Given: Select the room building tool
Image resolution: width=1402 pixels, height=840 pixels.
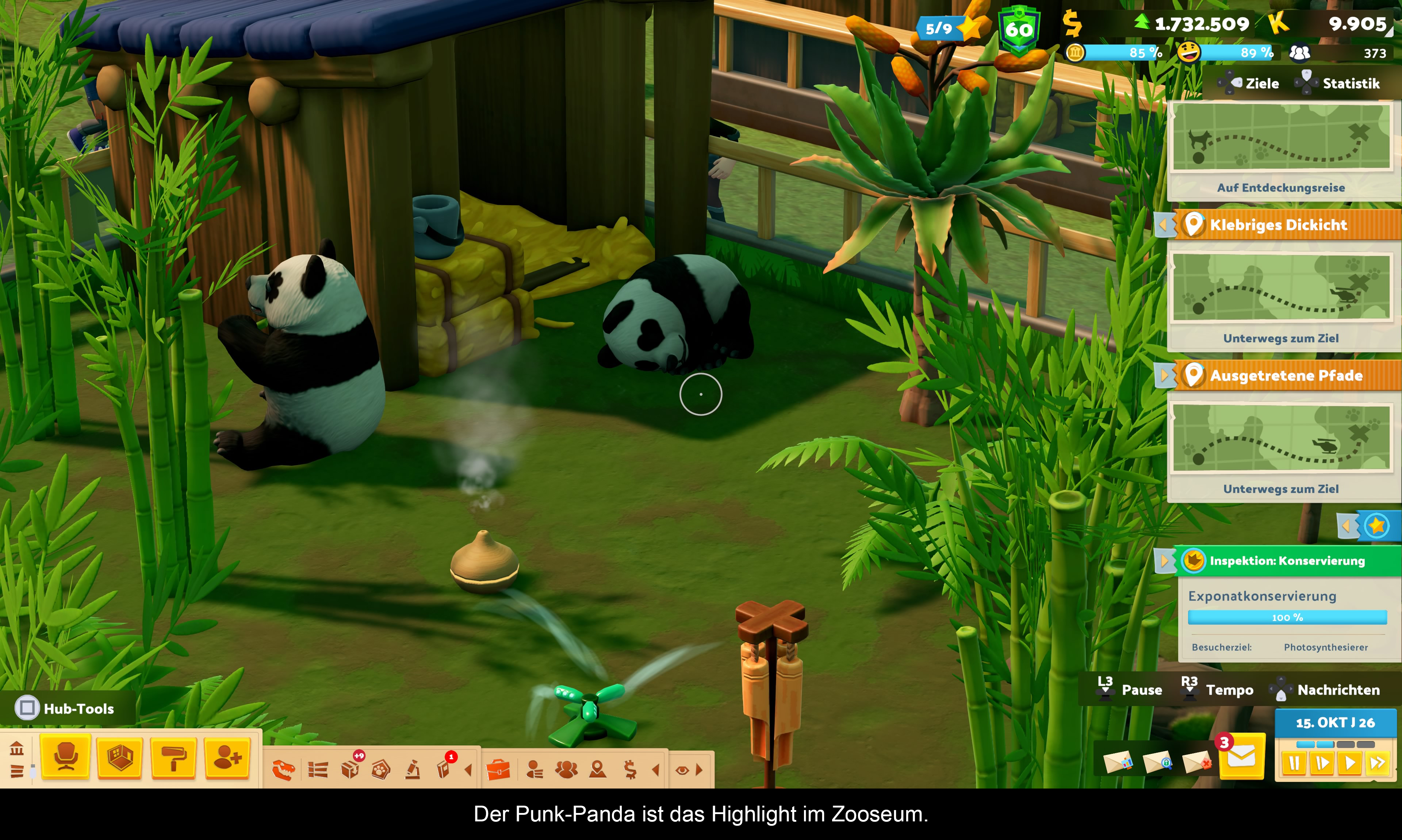Looking at the screenshot, I should [119, 757].
